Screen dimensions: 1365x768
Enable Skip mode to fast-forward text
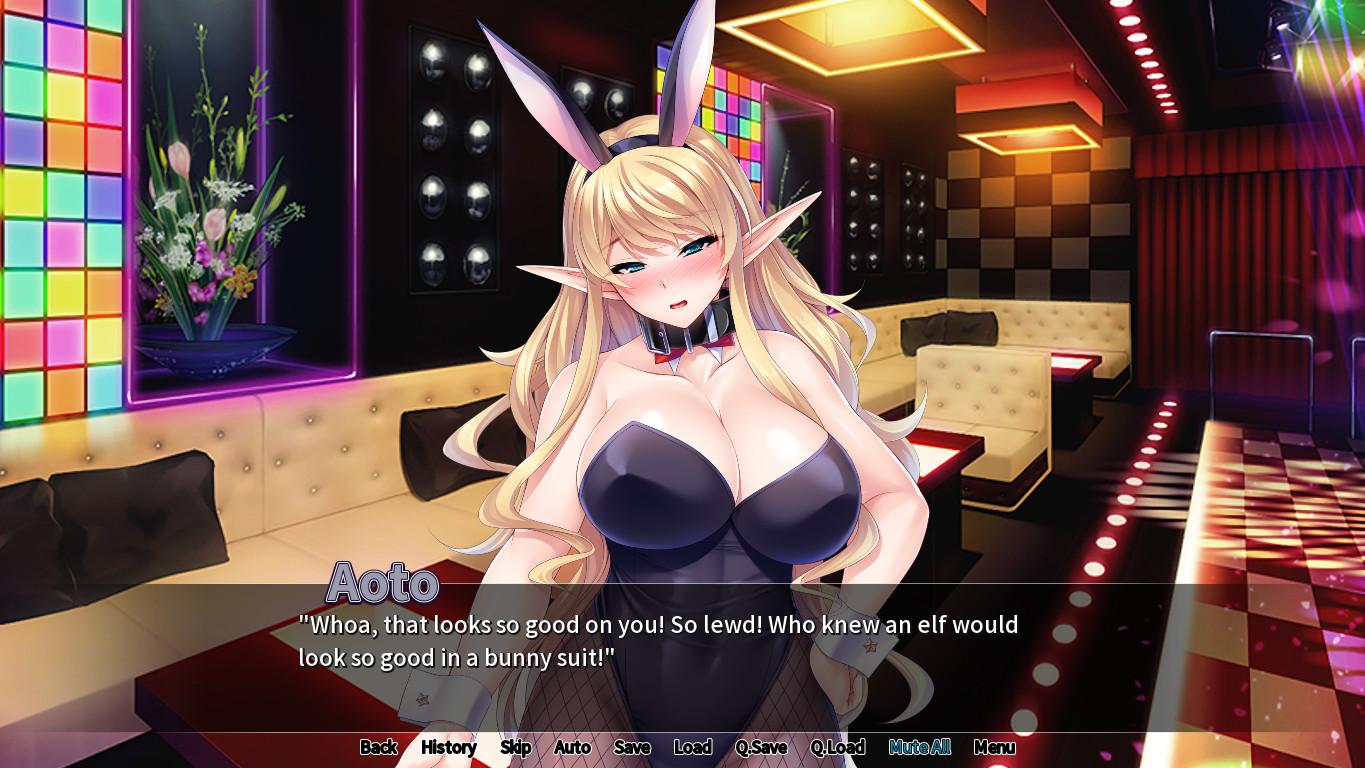coord(516,747)
